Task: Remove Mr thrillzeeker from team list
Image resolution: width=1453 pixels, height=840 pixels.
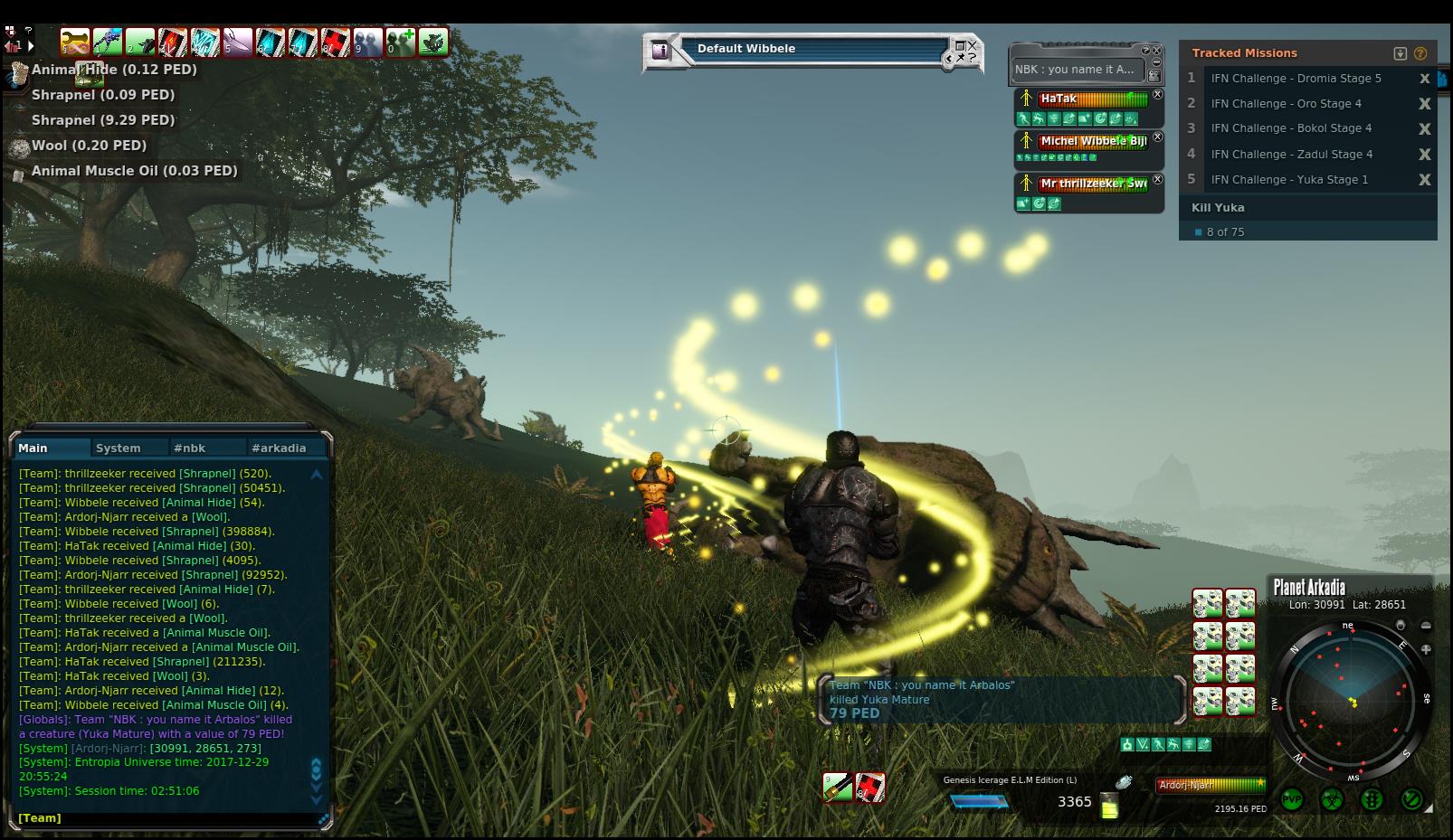Action: tap(1157, 180)
